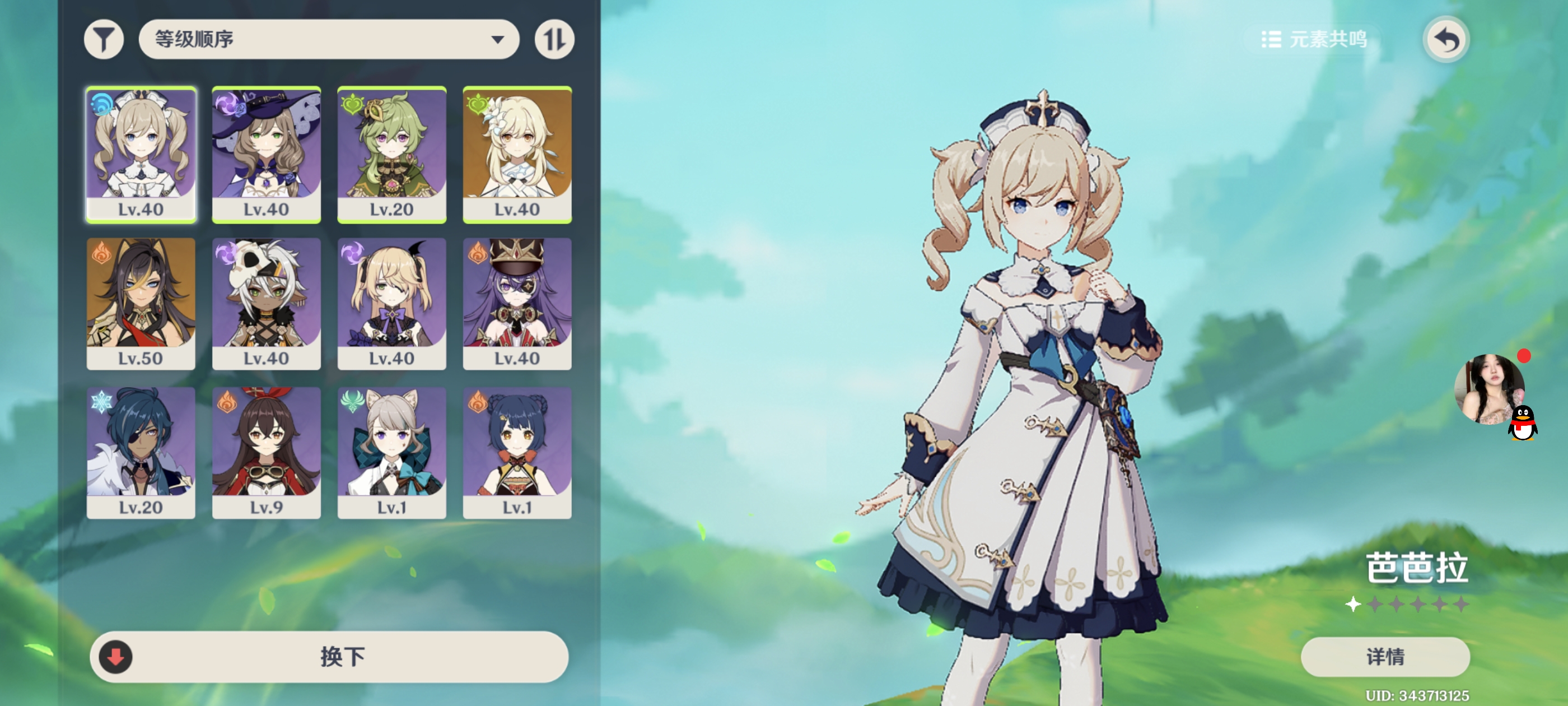This screenshot has width=1568, height=706.
Task: Select Razor with the wolf skull hood
Action: pyautogui.click(x=267, y=303)
